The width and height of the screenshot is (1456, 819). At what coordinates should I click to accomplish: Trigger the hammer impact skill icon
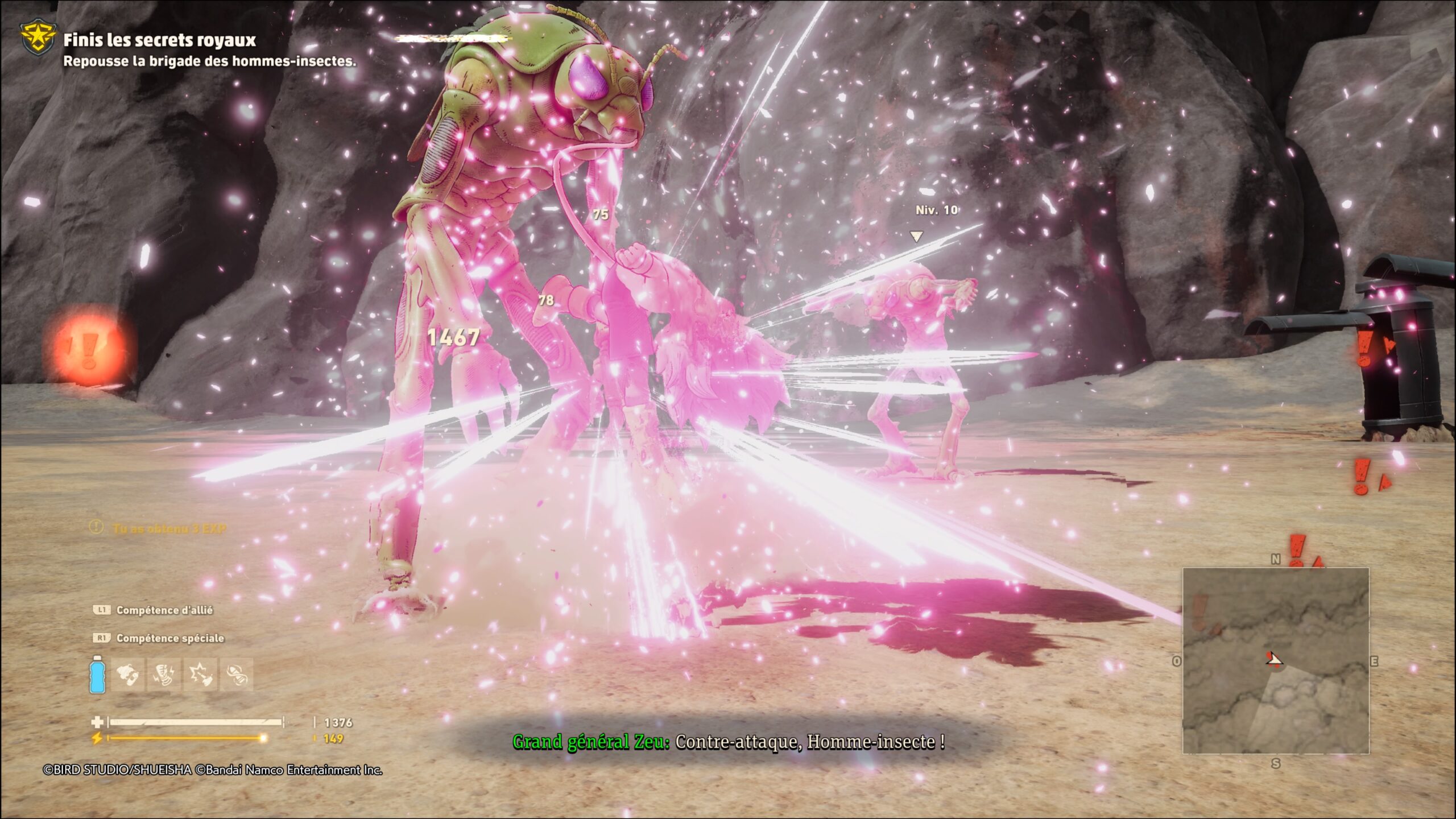point(200,675)
